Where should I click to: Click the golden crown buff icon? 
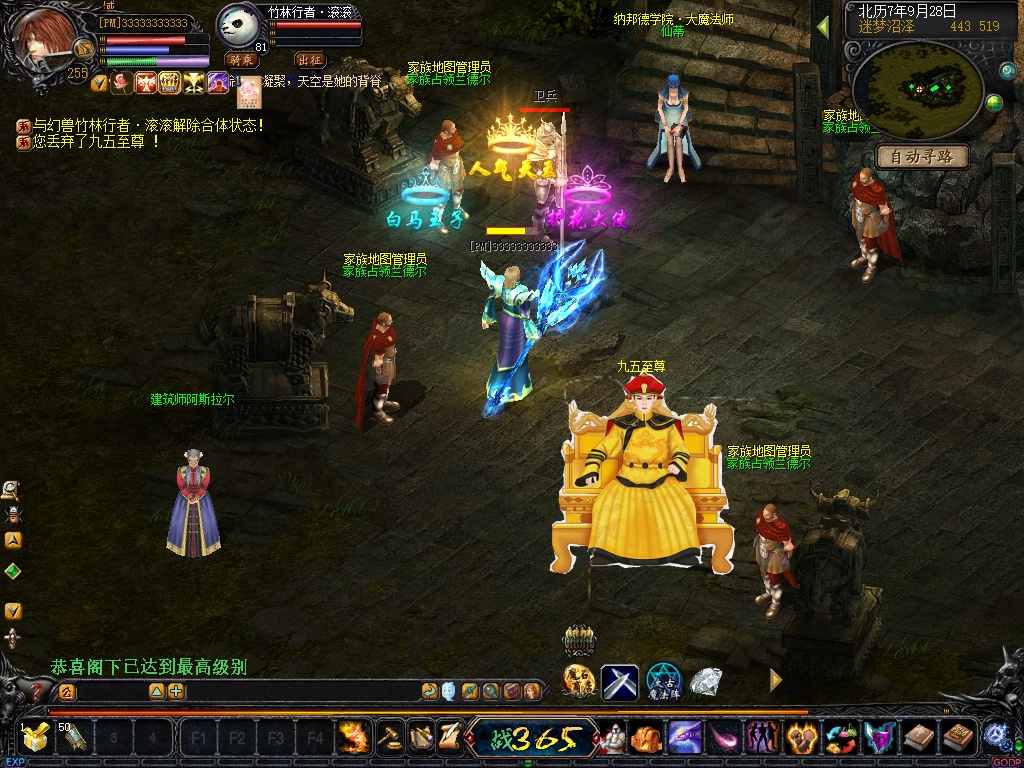click(x=169, y=83)
